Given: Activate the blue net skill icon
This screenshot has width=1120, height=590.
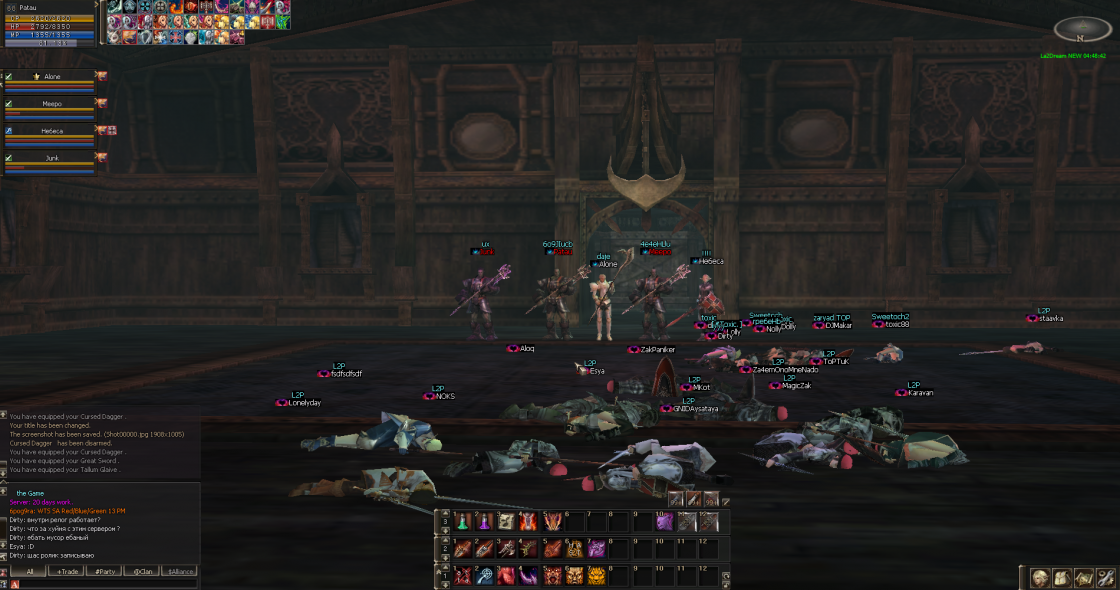Looking at the screenshot, I should (484, 576).
